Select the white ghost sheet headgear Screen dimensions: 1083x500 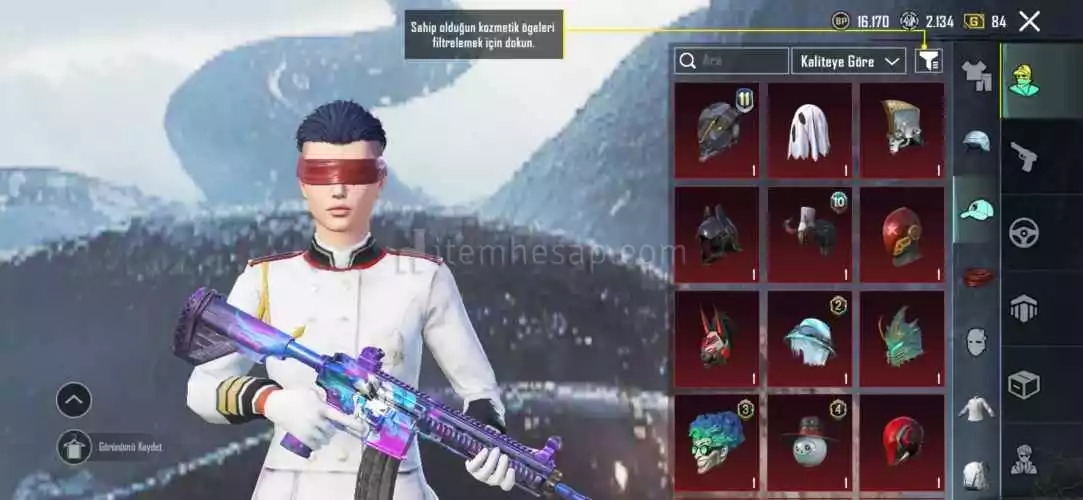(x=809, y=131)
